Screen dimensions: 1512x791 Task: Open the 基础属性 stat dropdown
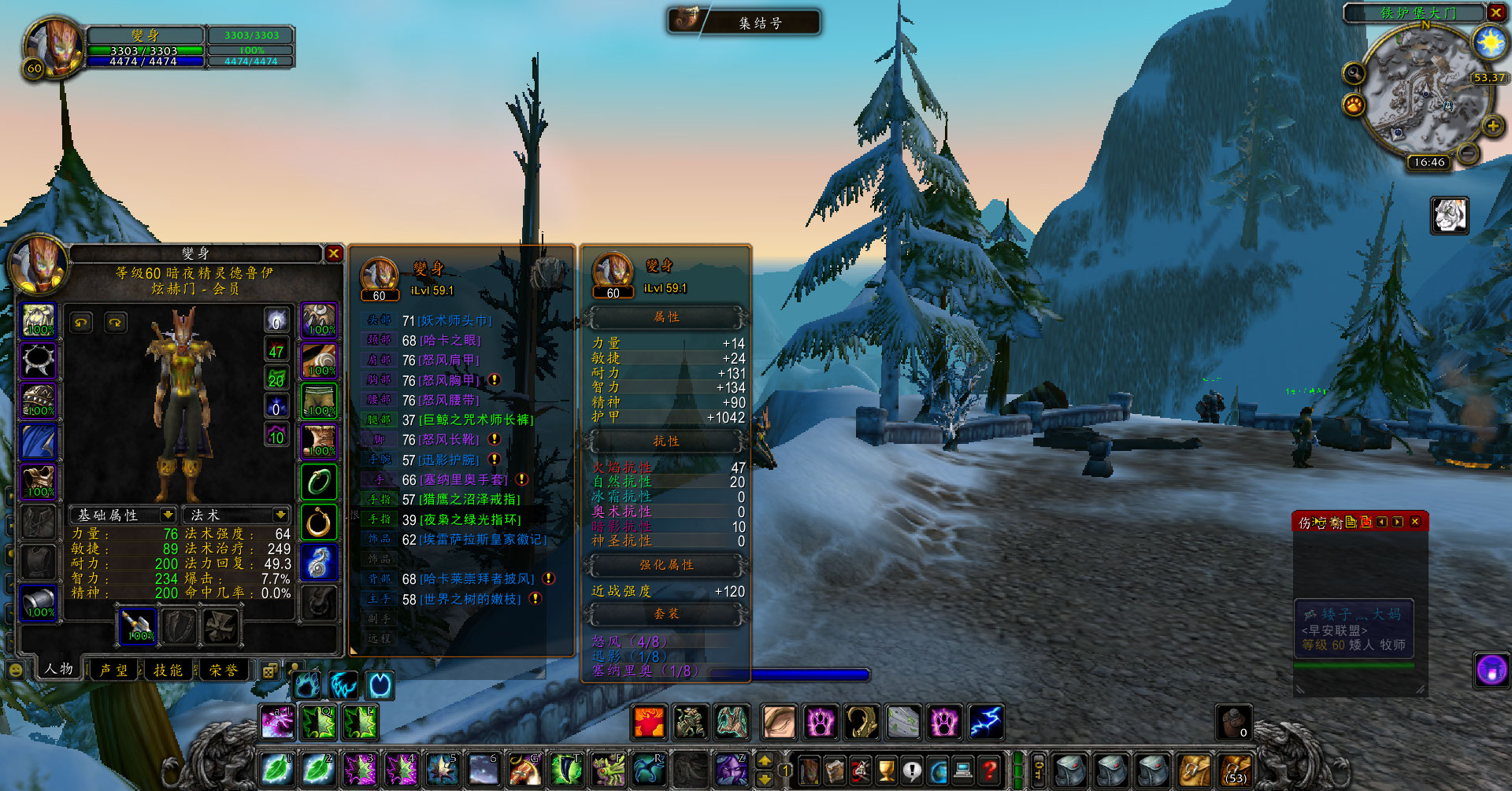[167, 515]
